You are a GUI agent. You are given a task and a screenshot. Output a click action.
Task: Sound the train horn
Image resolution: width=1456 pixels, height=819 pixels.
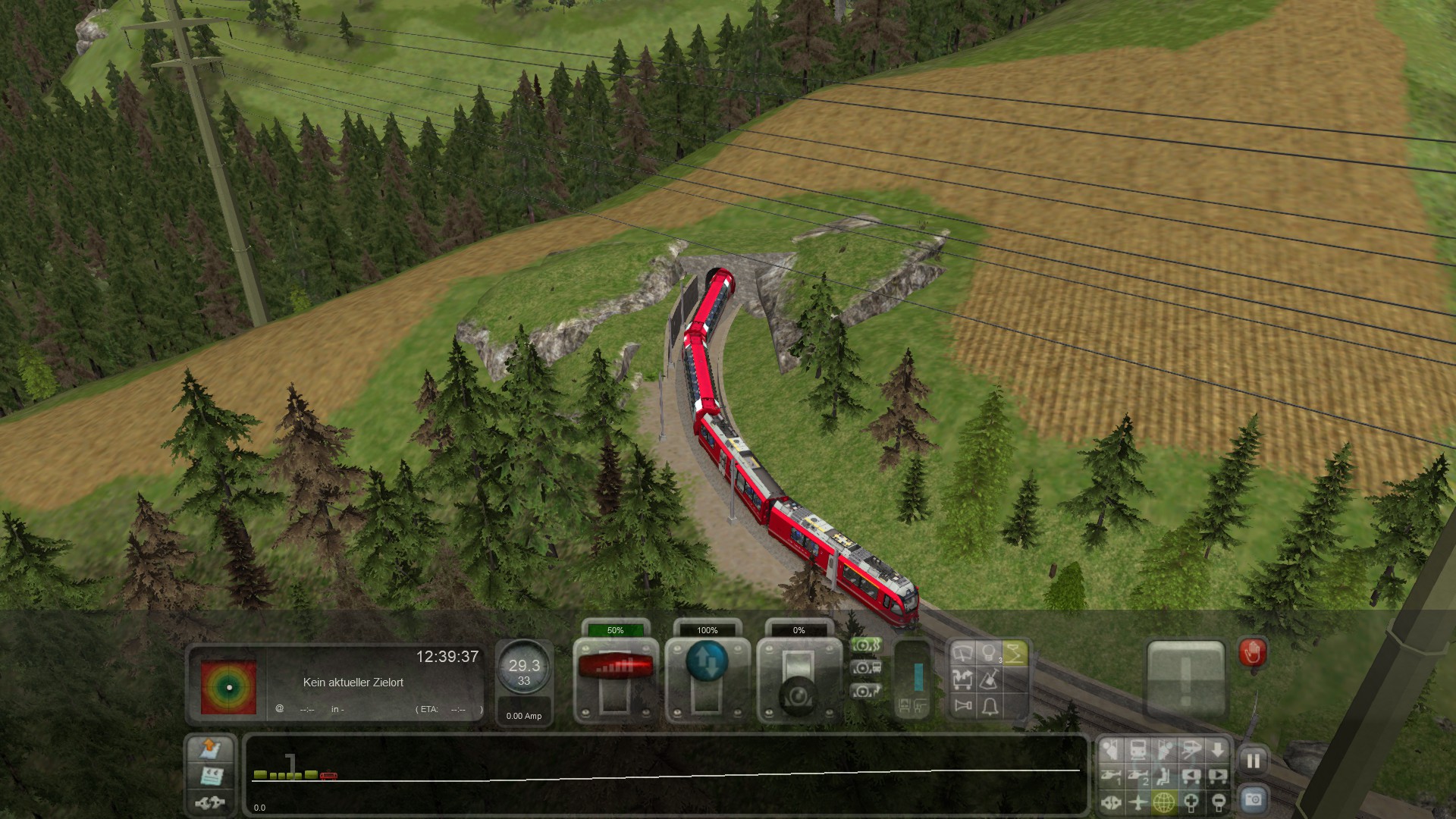pyautogui.click(x=963, y=707)
